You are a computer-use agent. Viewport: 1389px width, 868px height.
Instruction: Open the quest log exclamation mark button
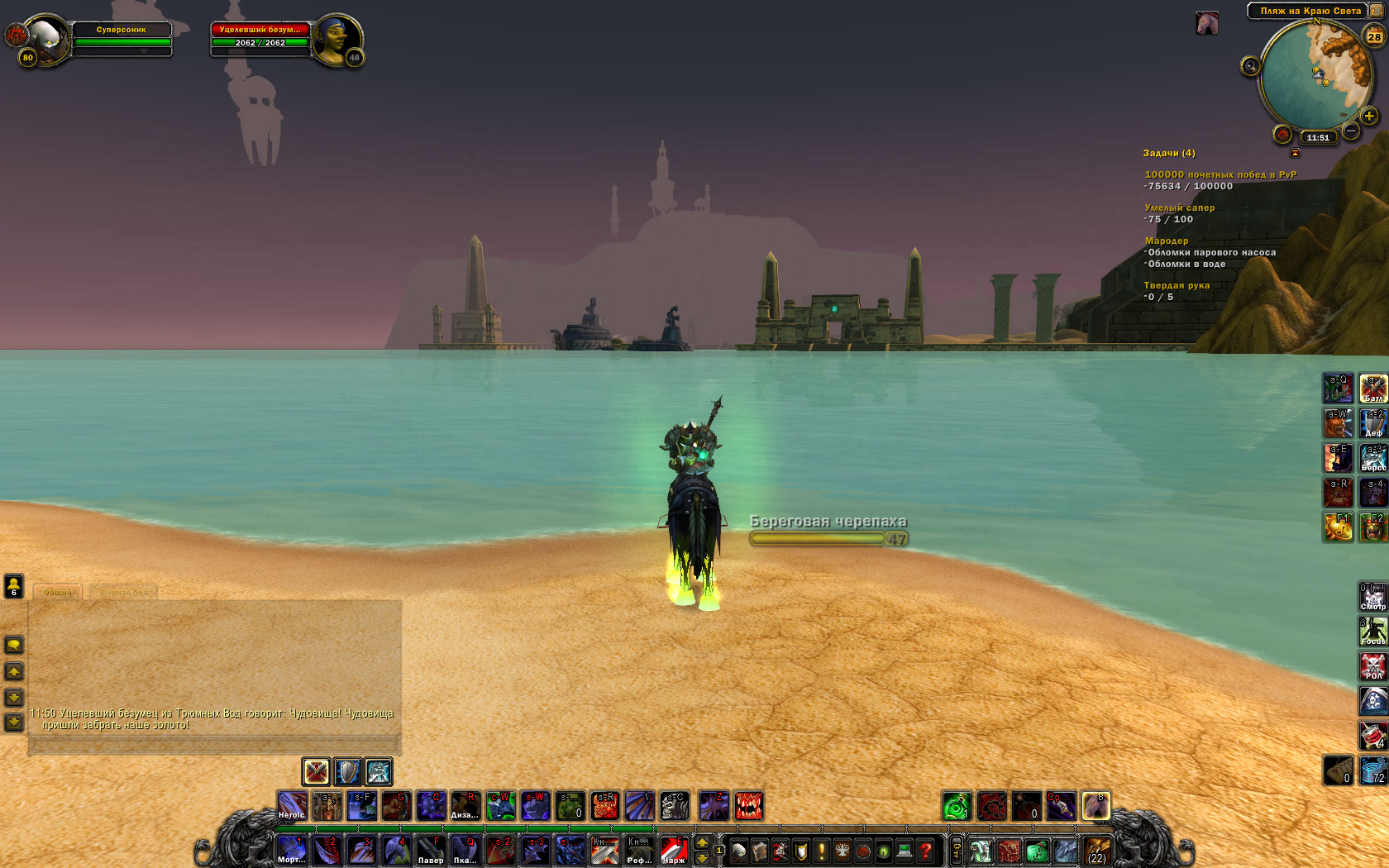coord(822,850)
